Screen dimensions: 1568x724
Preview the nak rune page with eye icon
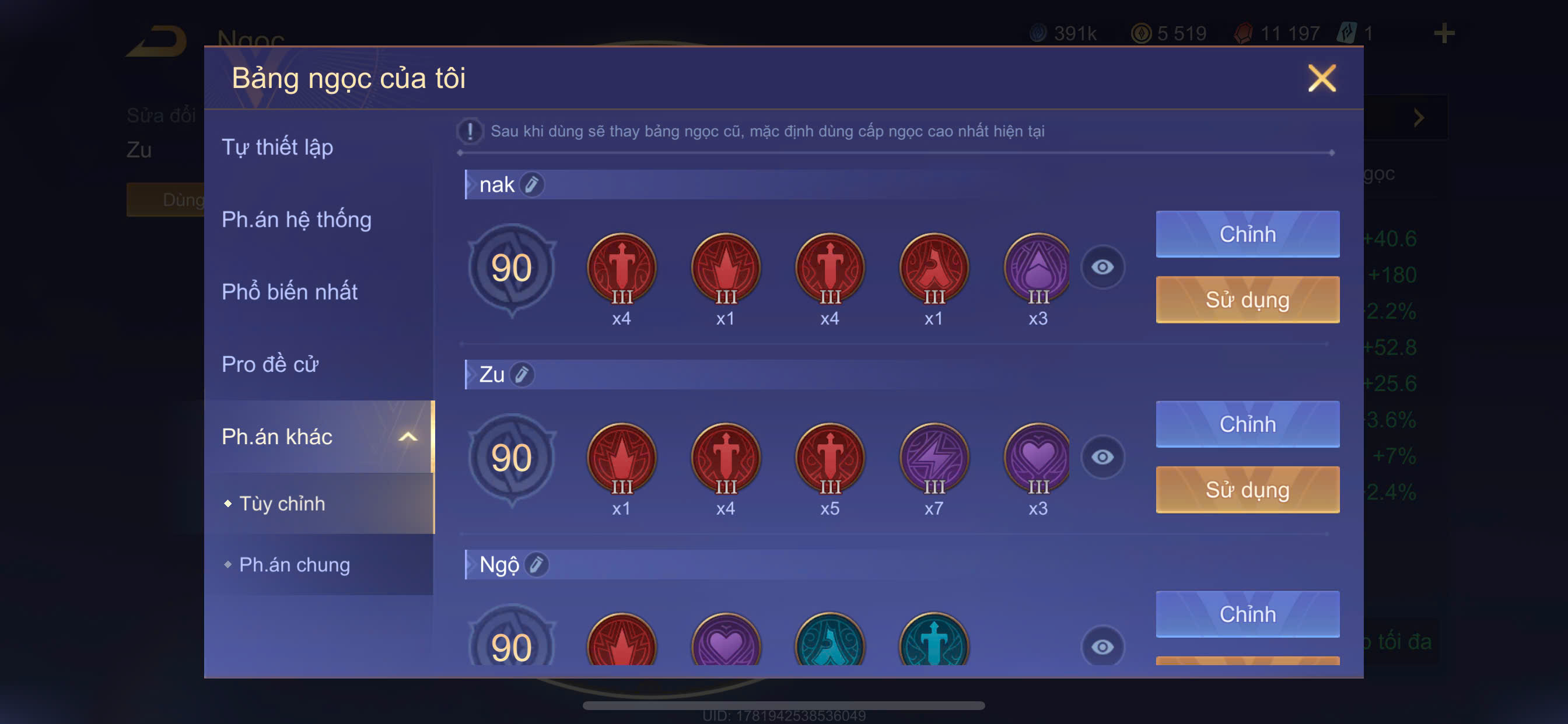tap(1102, 267)
